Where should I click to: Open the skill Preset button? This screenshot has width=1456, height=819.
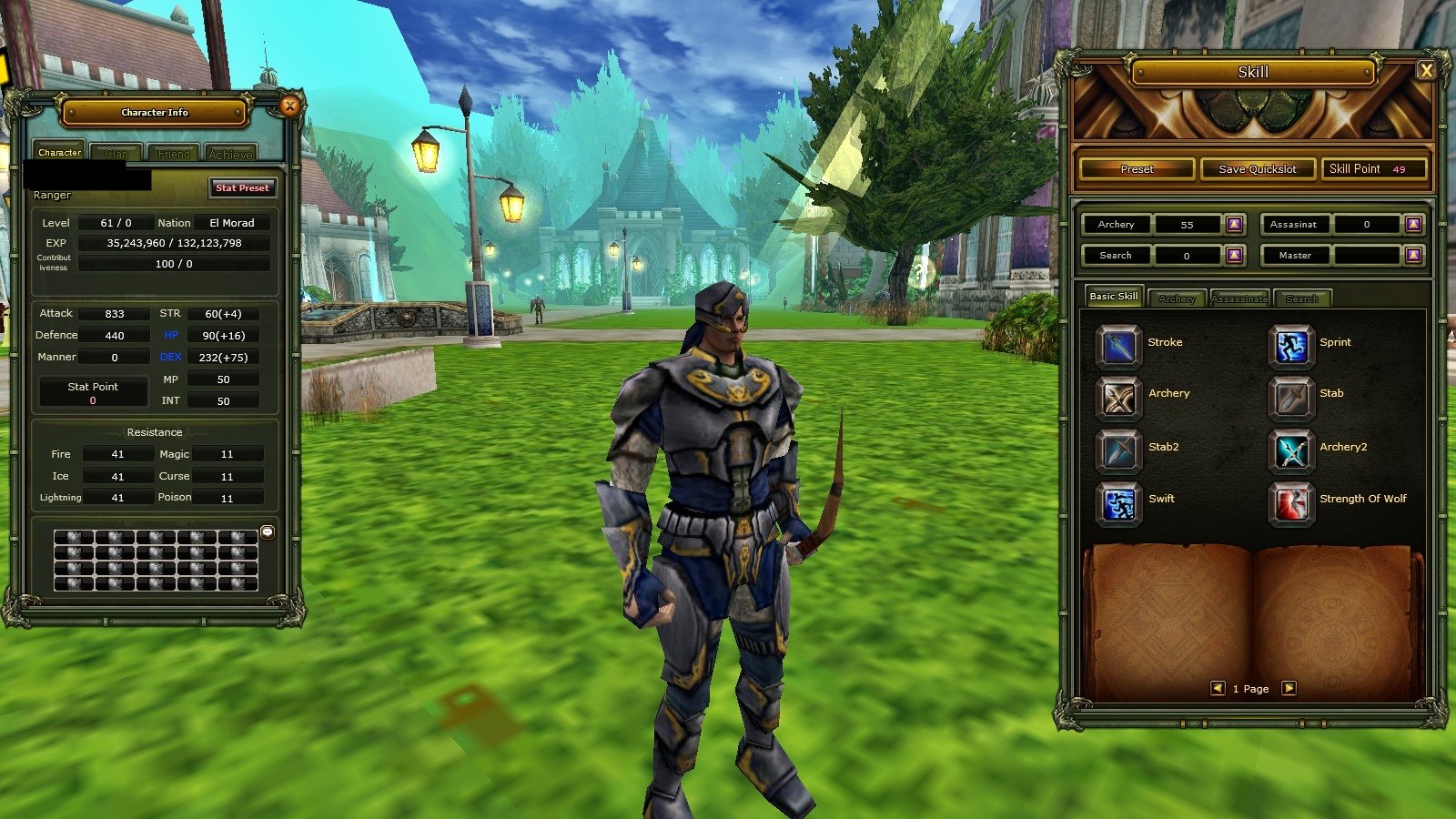tap(1137, 169)
